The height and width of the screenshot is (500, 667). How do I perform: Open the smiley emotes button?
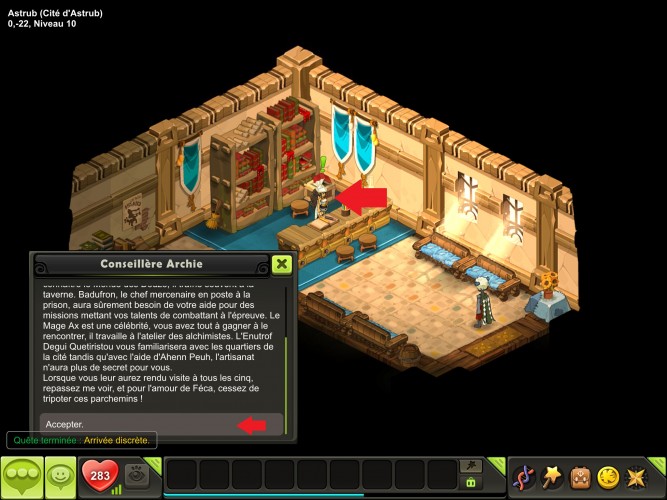click(61, 477)
